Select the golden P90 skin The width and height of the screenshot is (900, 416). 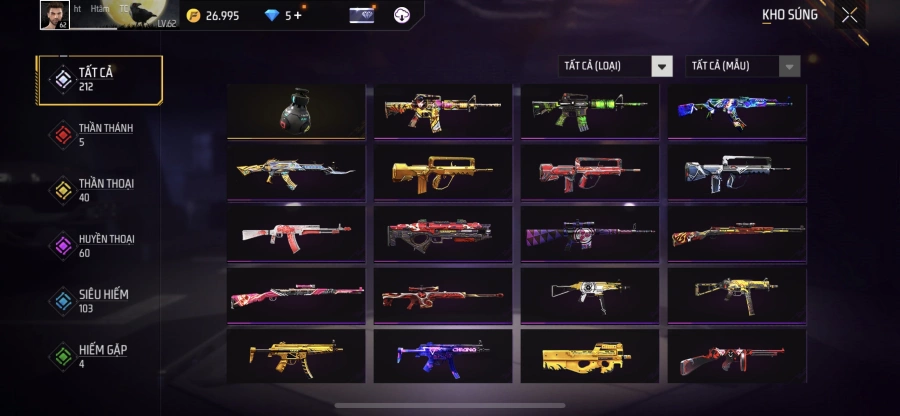pos(589,356)
